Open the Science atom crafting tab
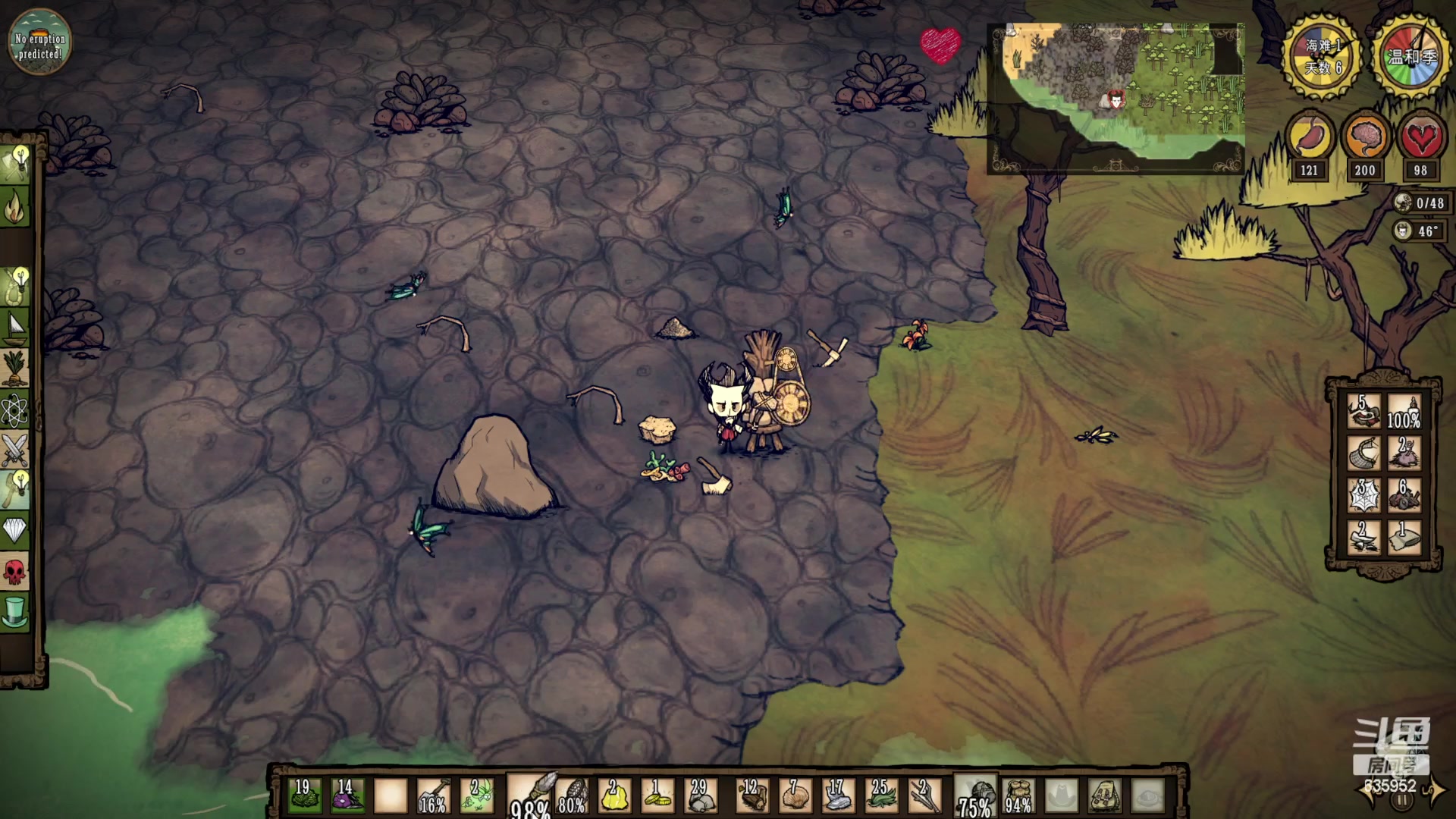Screen dimensions: 1456x819 (15, 410)
